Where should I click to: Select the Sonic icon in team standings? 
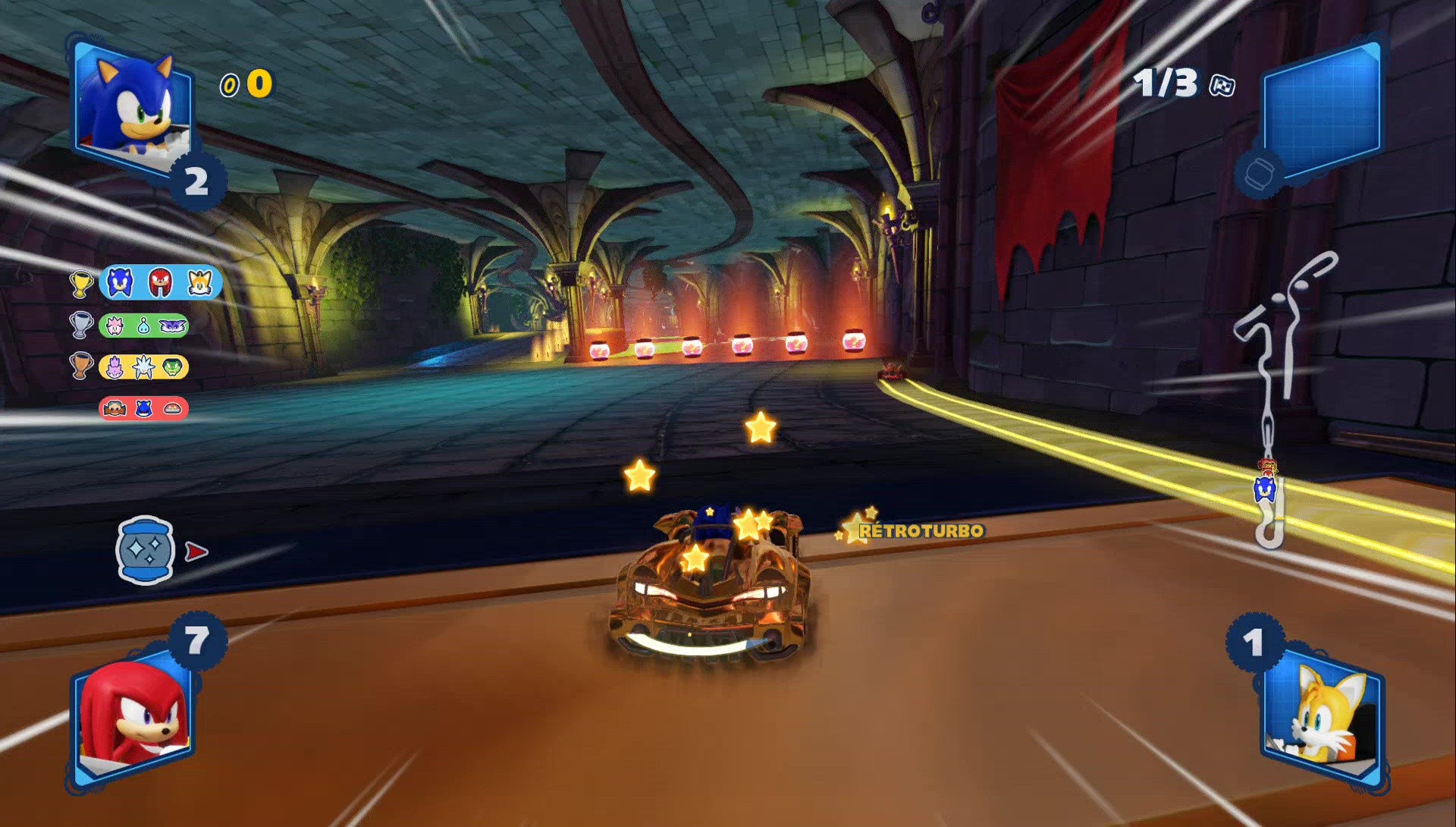pyautogui.click(x=120, y=283)
